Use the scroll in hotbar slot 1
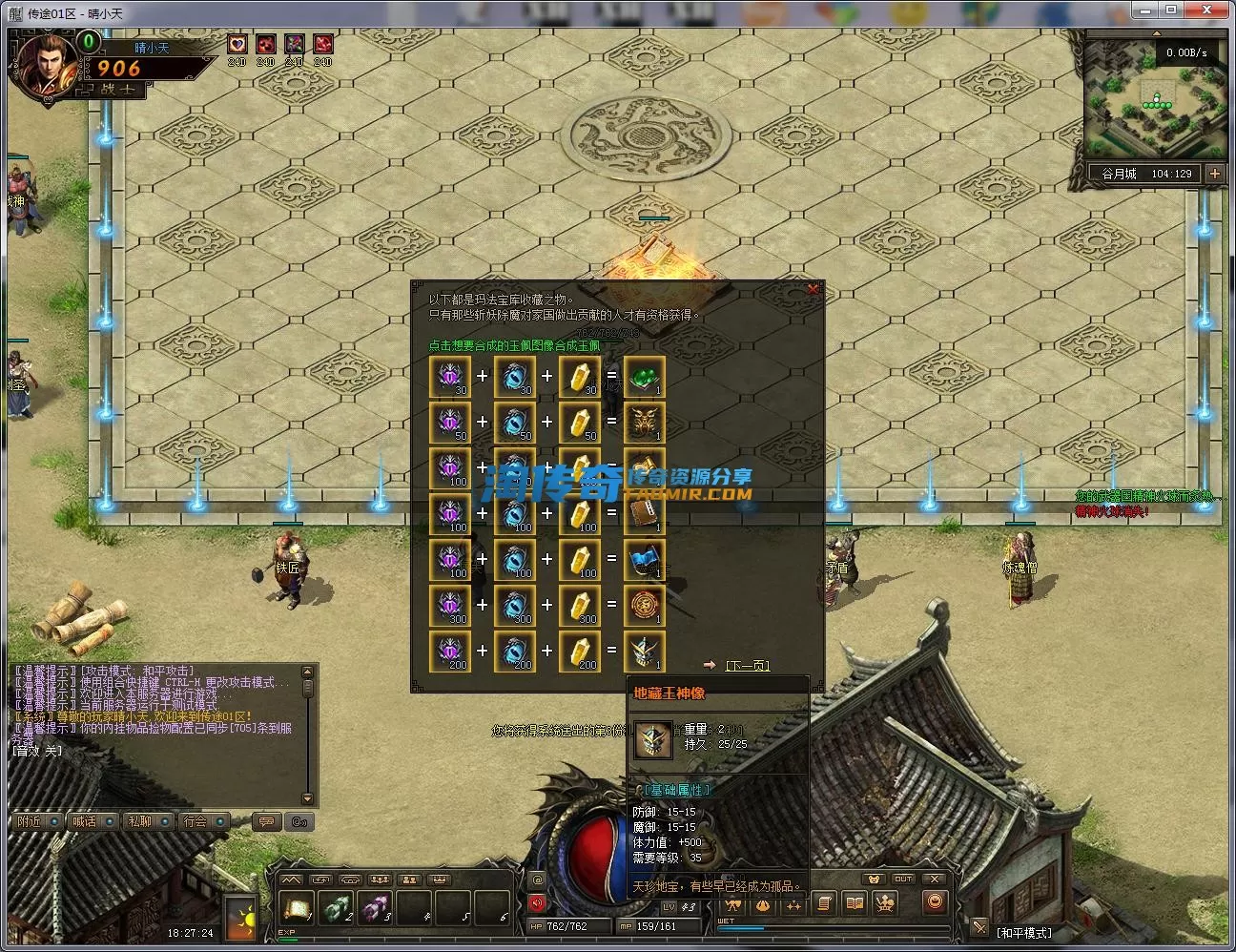Viewport: 1236px width, 952px height. pyautogui.click(x=296, y=907)
